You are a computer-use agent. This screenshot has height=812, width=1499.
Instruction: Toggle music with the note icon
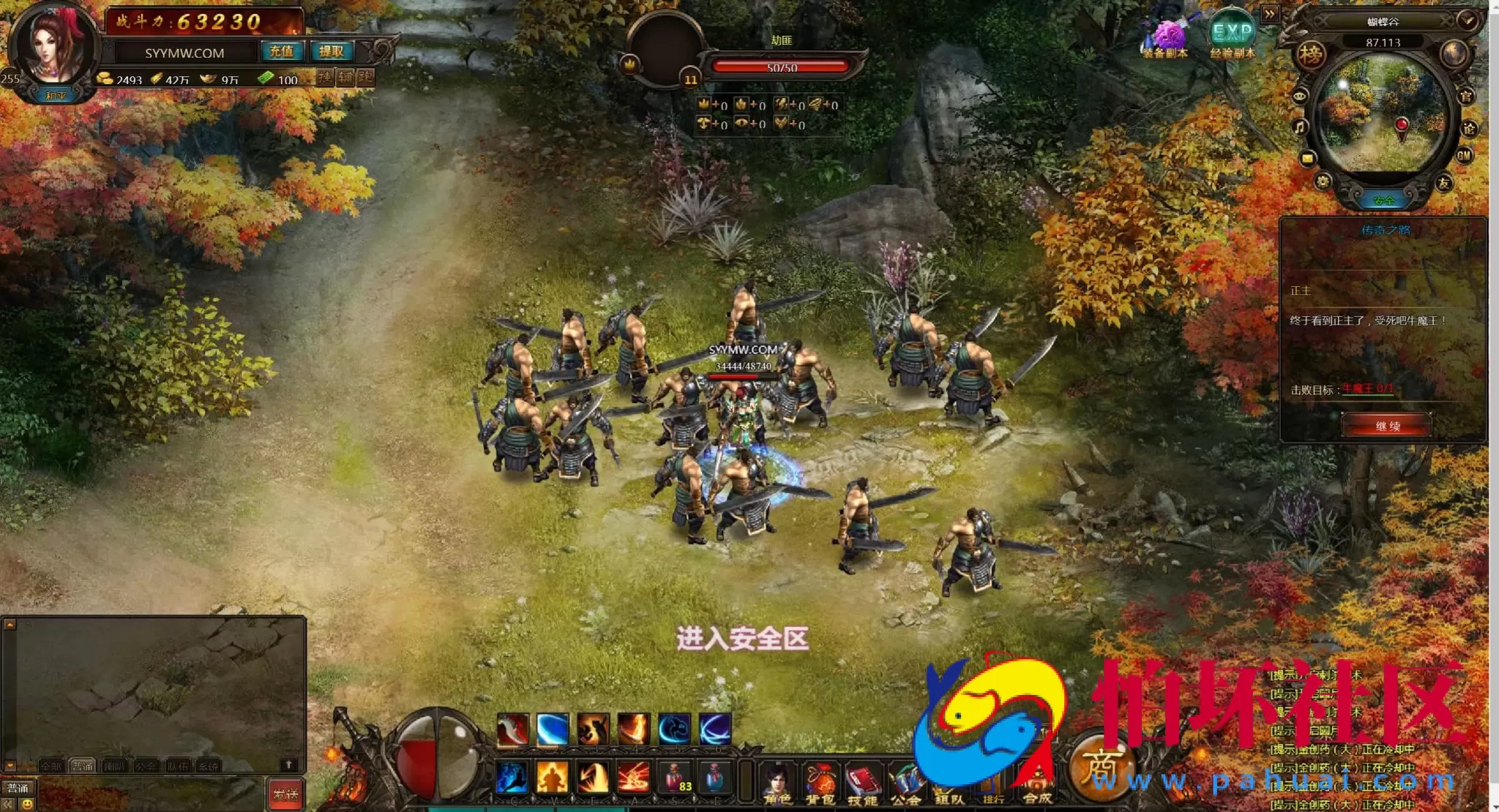click(1299, 127)
